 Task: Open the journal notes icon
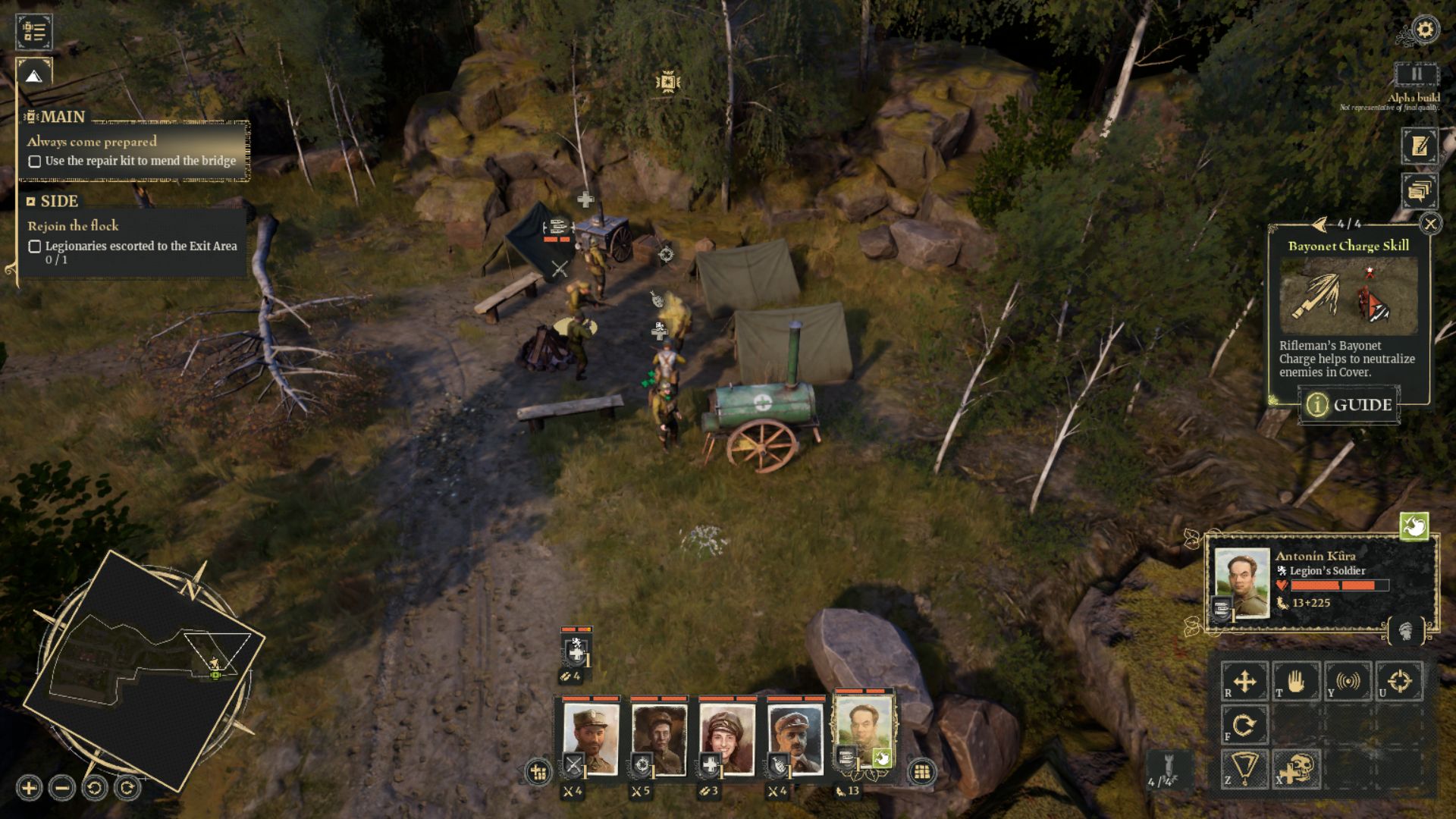point(1419,146)
